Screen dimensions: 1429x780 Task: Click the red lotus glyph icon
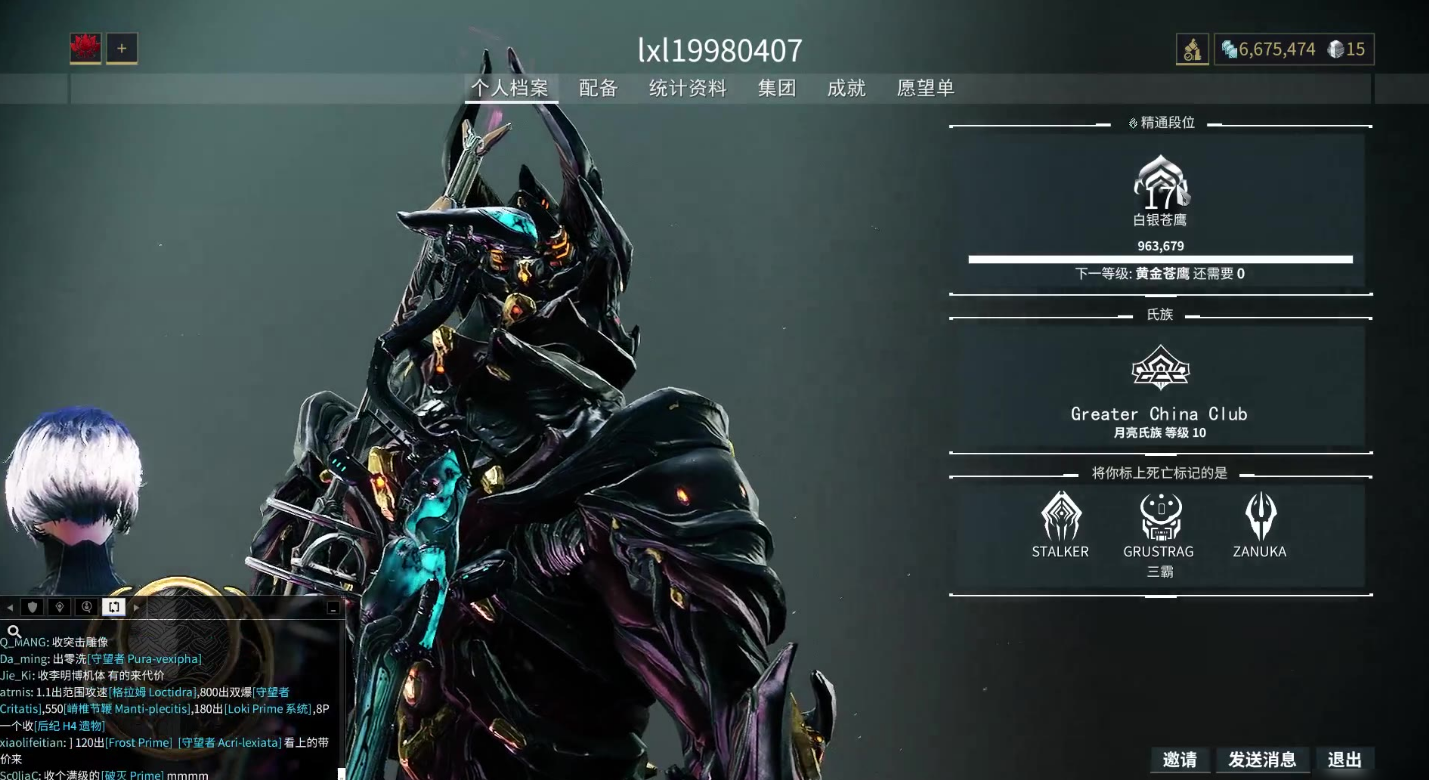pos(85,48)
